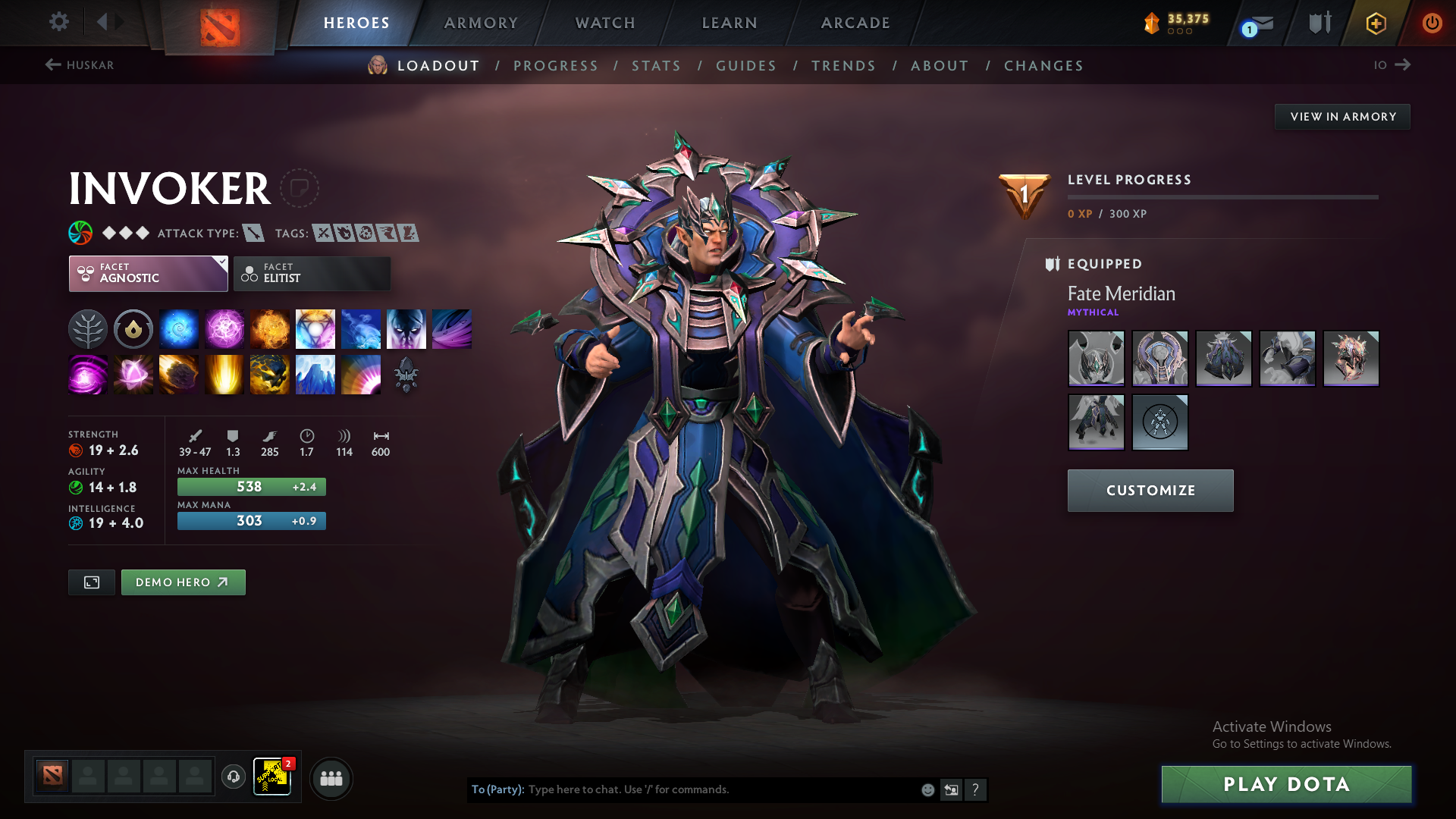Click the power exit icon top right

pos(1432,23)
